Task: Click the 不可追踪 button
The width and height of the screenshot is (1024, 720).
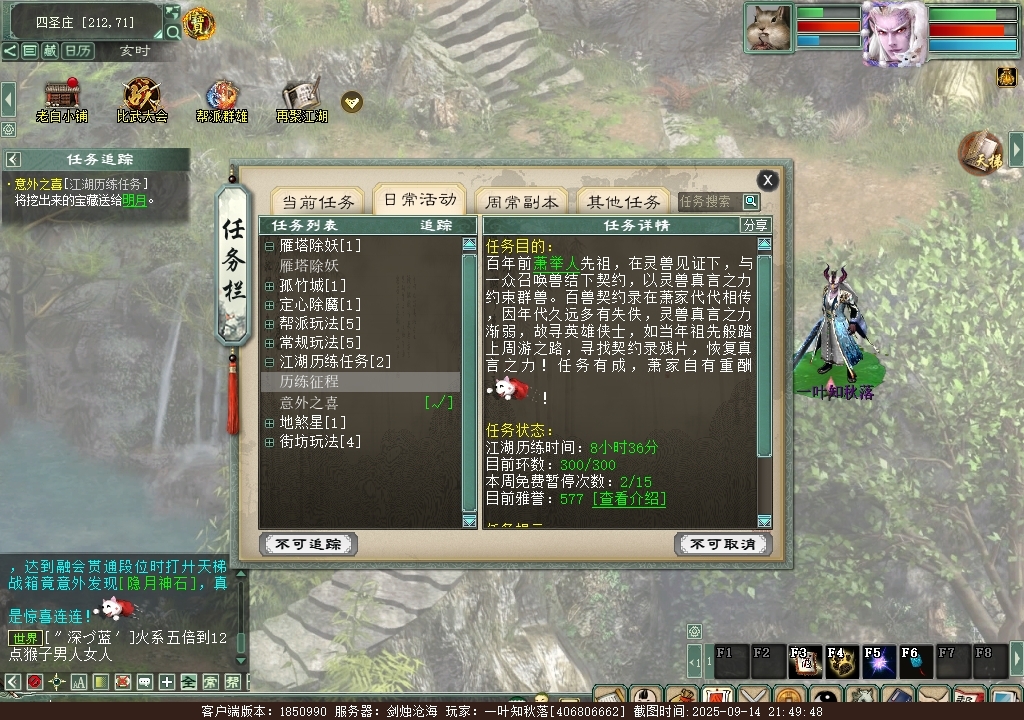Action: click(x=308, y=544)
